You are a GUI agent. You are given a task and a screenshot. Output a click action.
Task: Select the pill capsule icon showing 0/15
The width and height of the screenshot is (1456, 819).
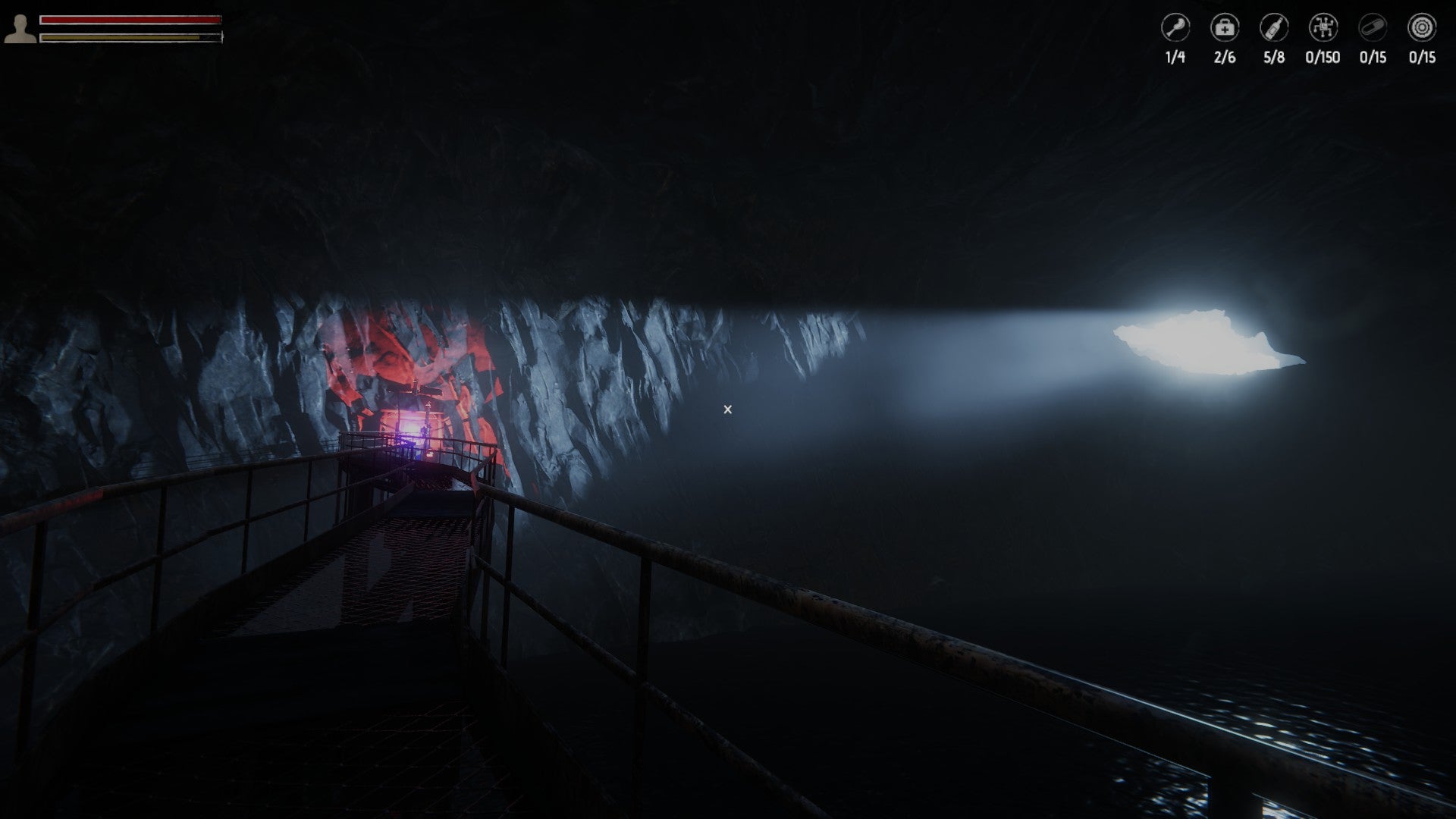click(1371, 27)
